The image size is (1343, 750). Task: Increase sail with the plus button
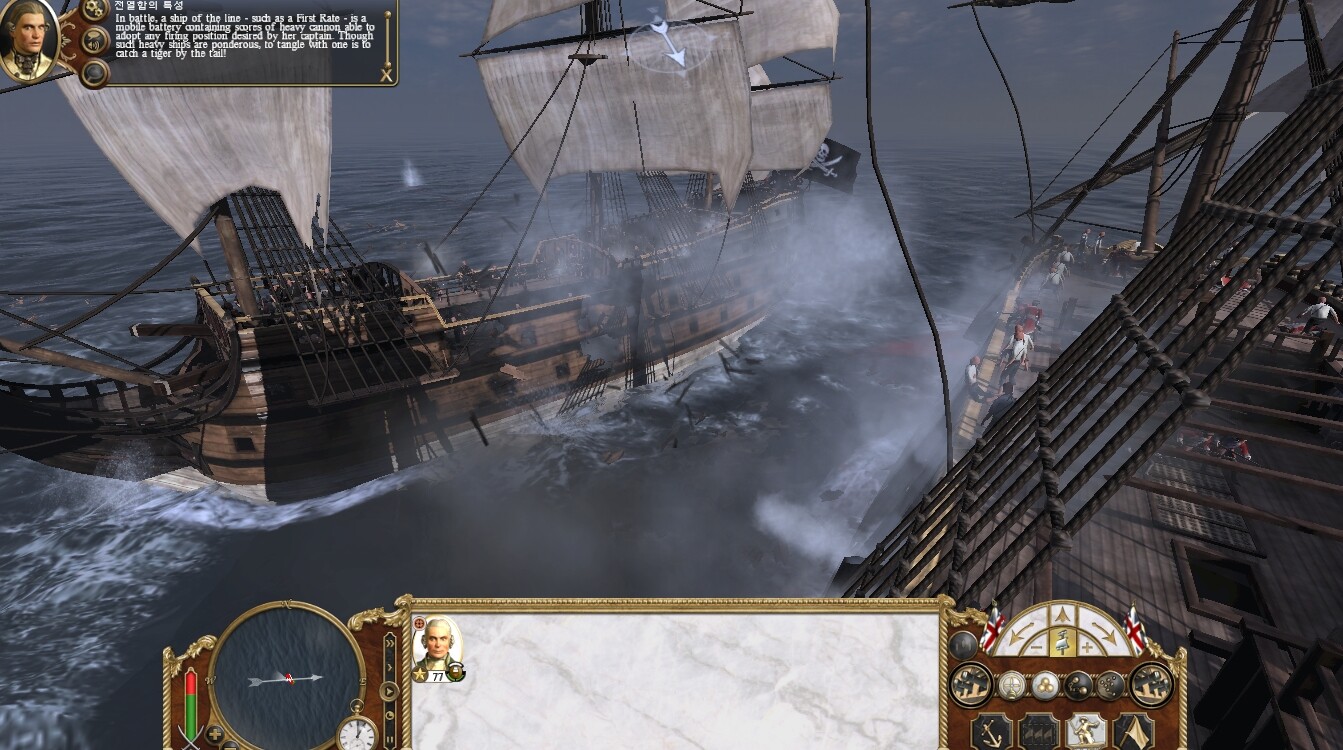(1088, 648)
